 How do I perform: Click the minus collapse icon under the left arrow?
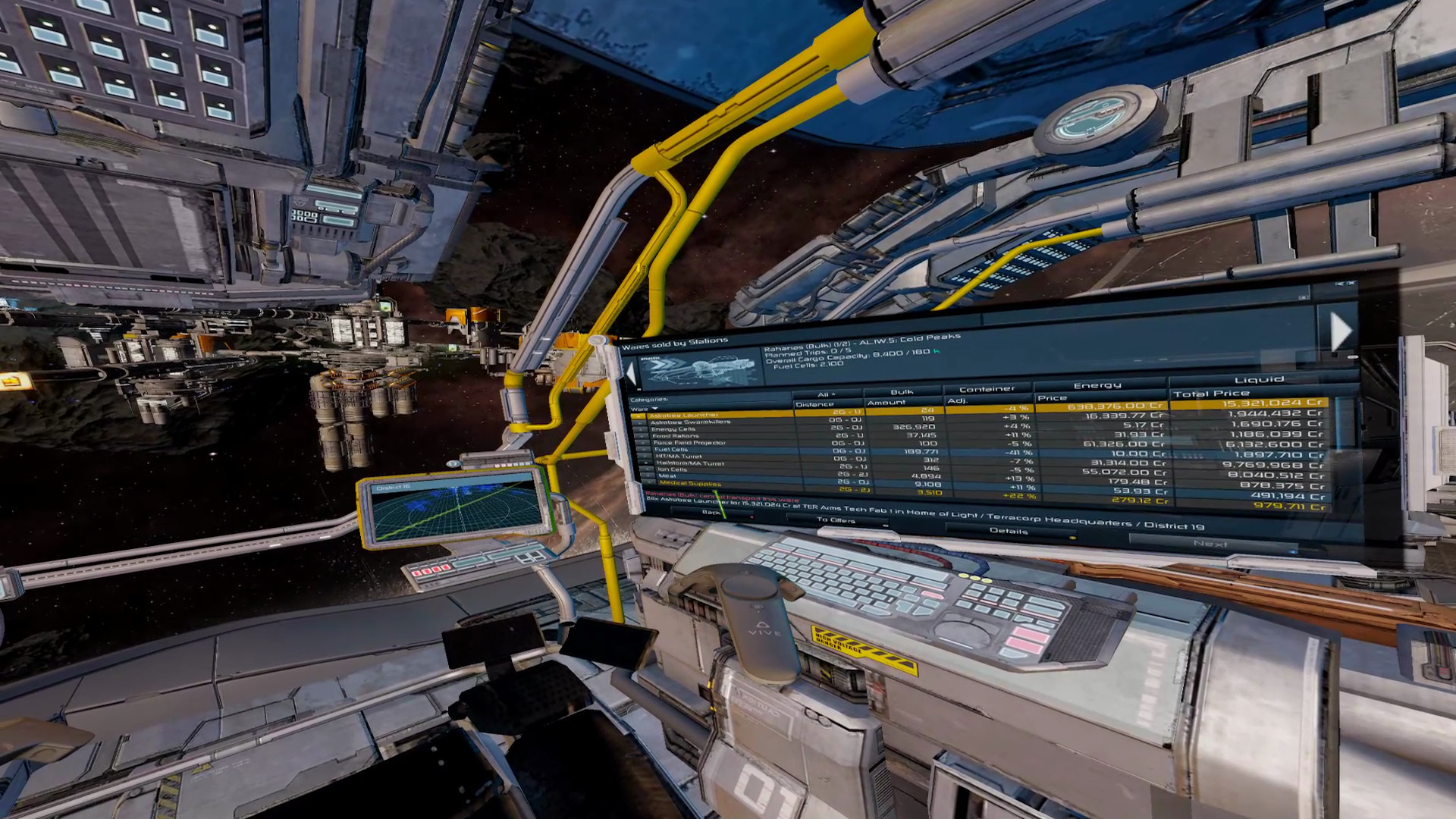(x=639, y=388)
